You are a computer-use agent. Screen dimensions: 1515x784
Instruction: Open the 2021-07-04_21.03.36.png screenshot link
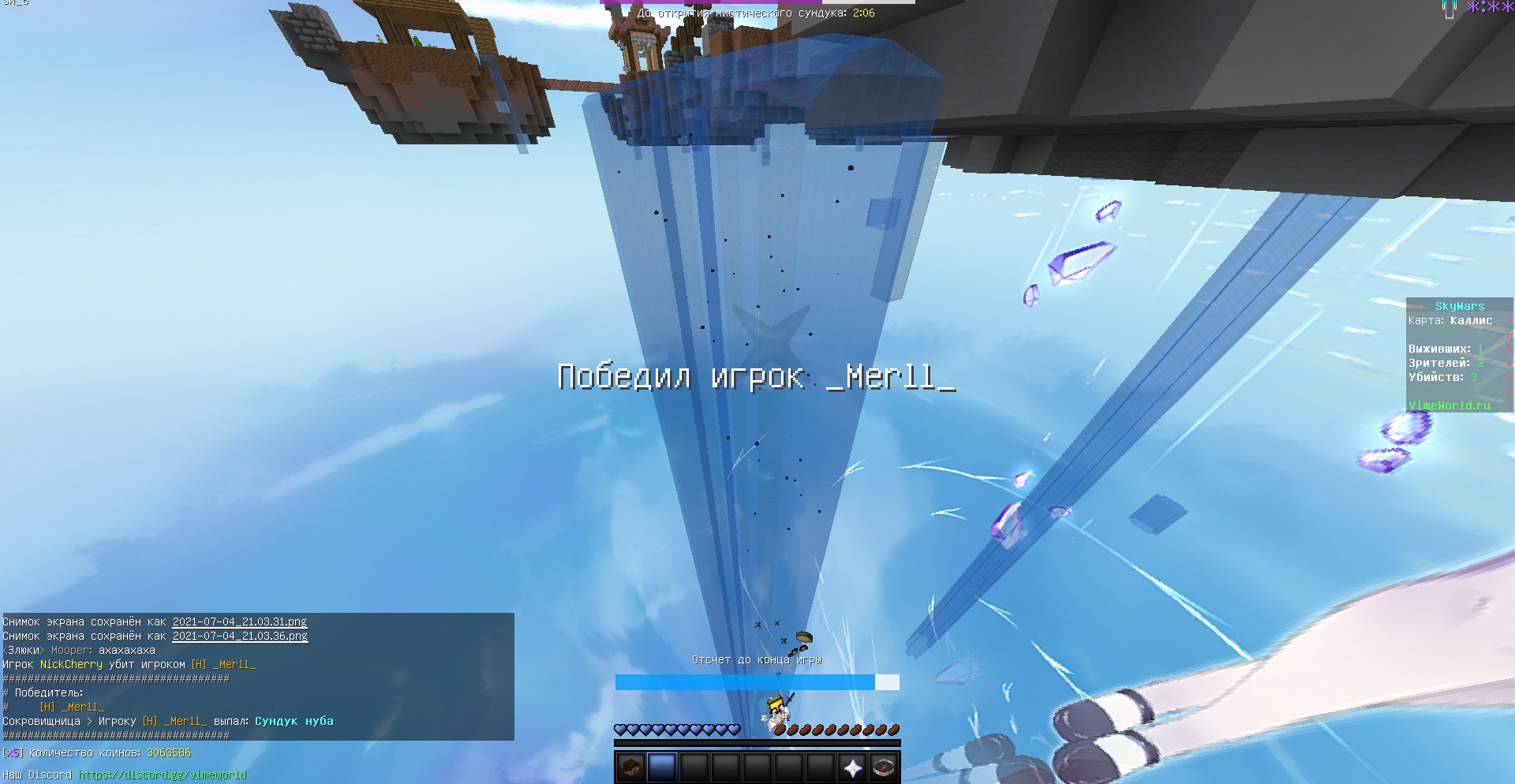[240, 636]
